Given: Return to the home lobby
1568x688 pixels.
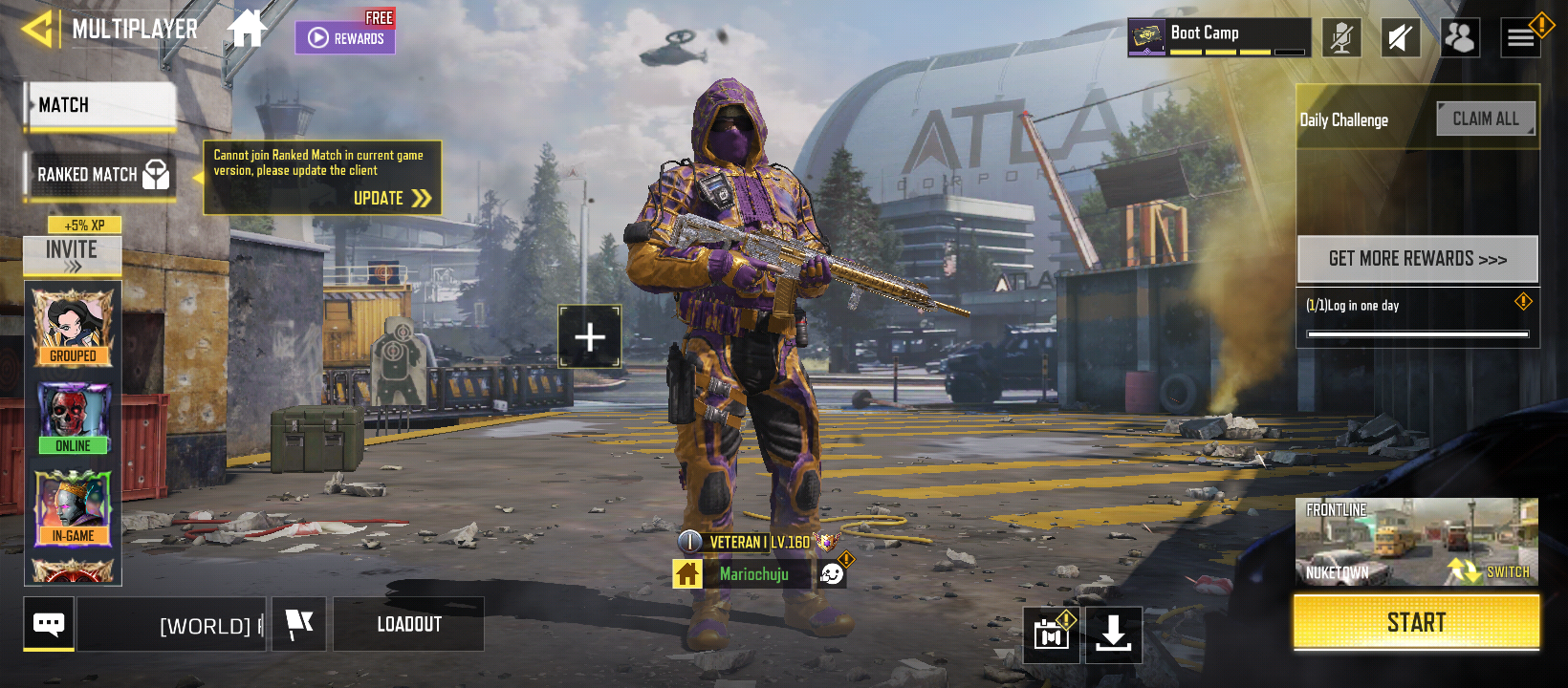Looking at the screenshot, I should coord(247,29).
